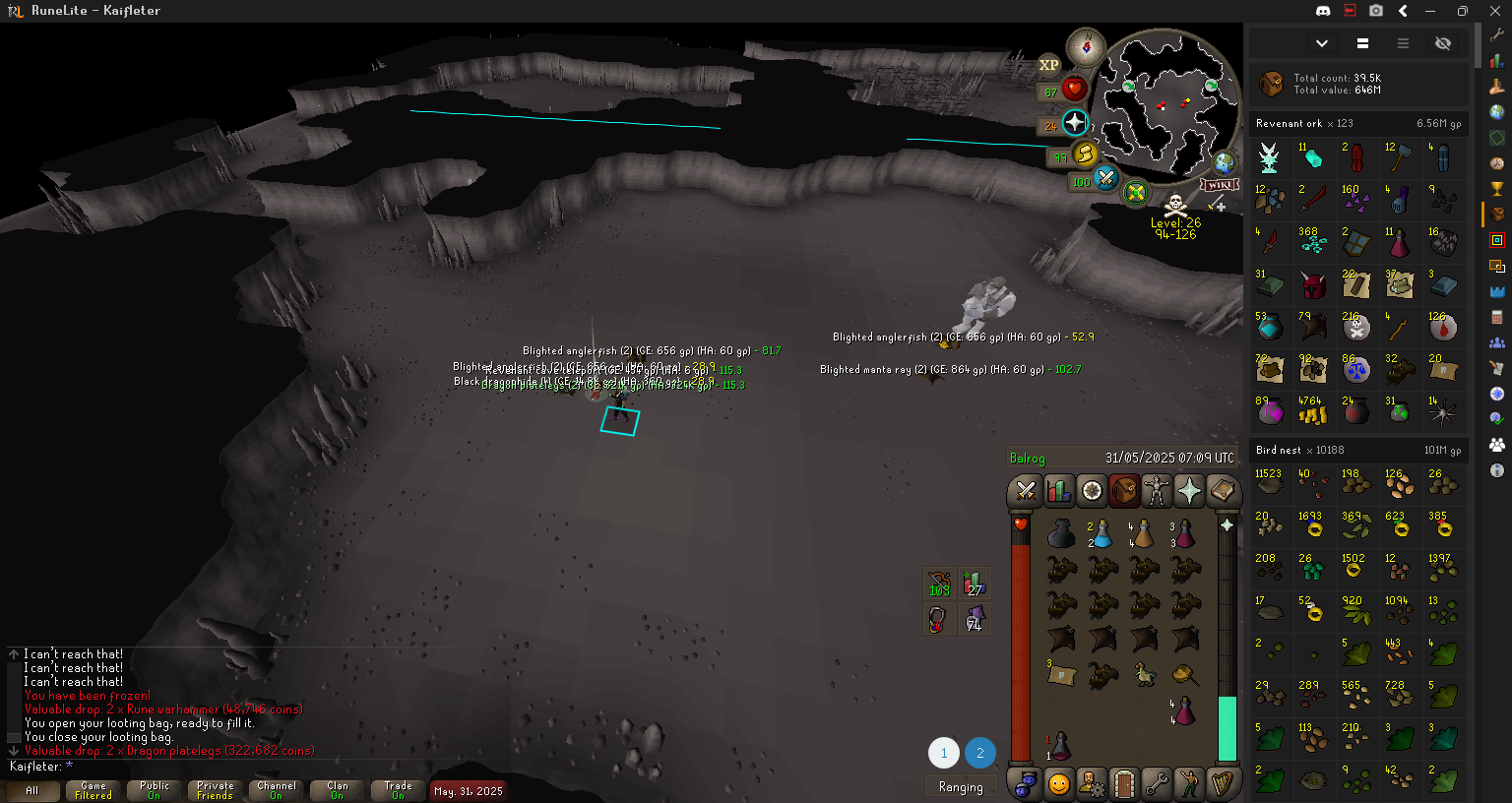This screenshot has height=803, width=1512.
Task: Open the Spellbook tab
Action: point(1222,490)
